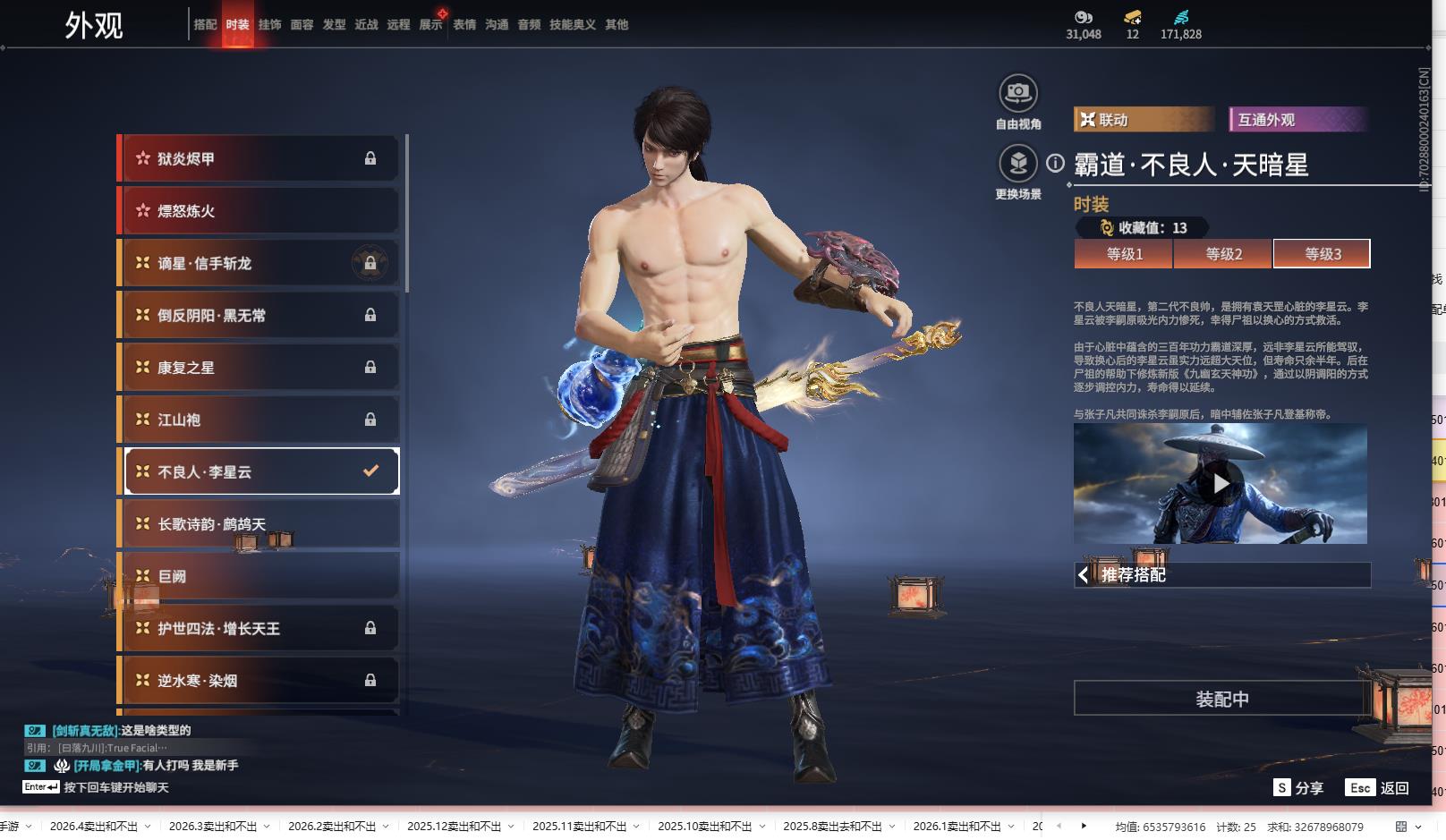The image size is (1446, 840).
Task: Choose the 长歌诗韵·鹧鸪天 outfit
Action: (x=259, y=524)
